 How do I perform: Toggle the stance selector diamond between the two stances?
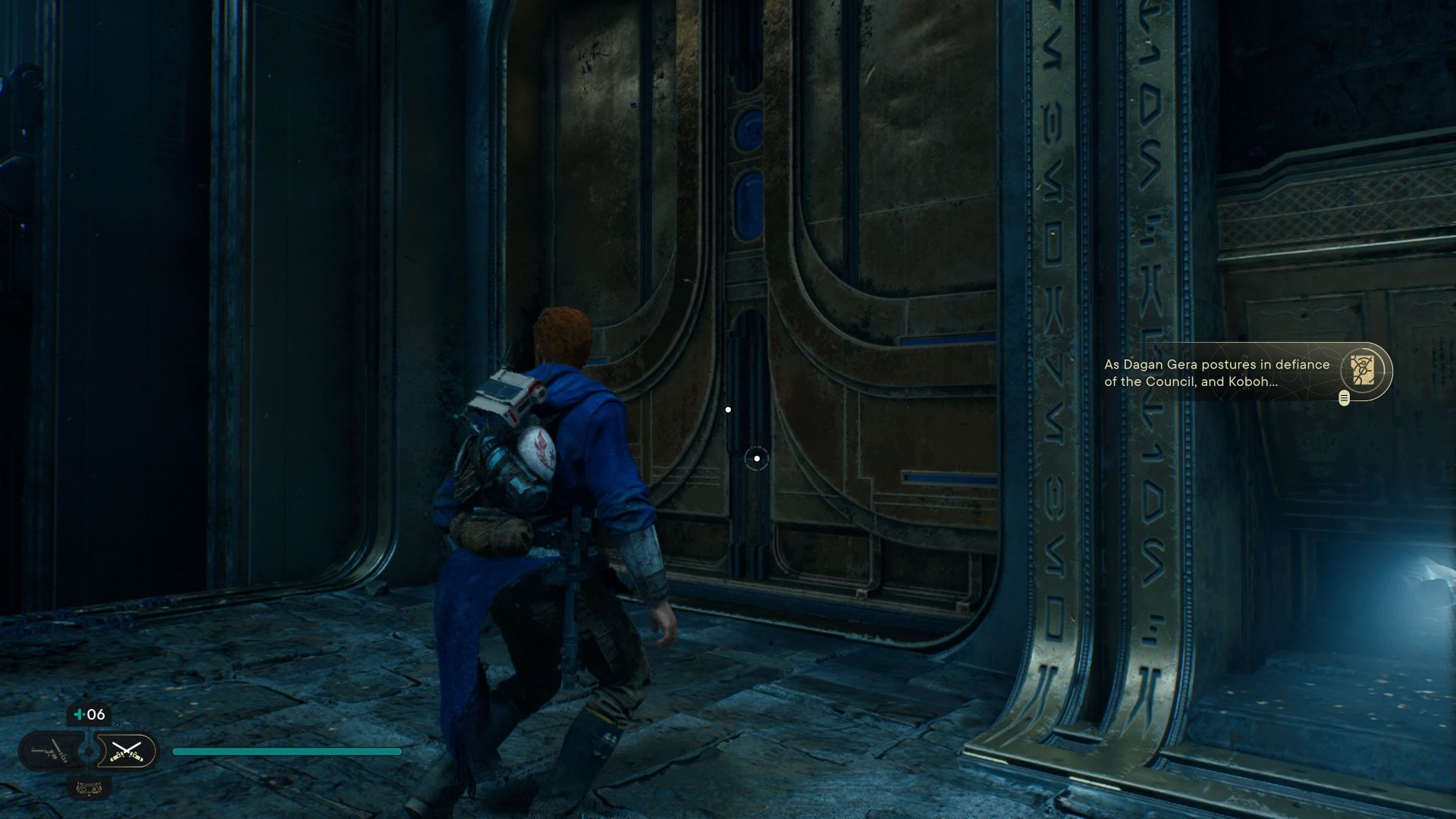click(89, 750)
